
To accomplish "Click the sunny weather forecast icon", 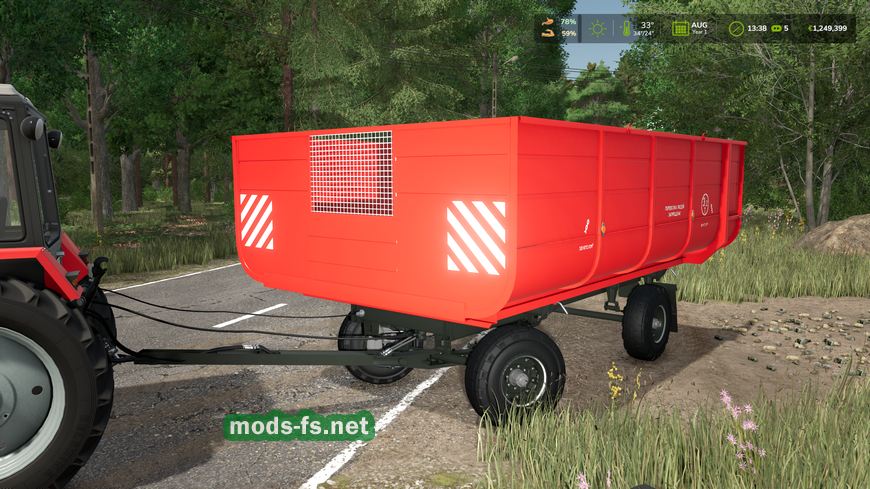I will tap(598, 28).
